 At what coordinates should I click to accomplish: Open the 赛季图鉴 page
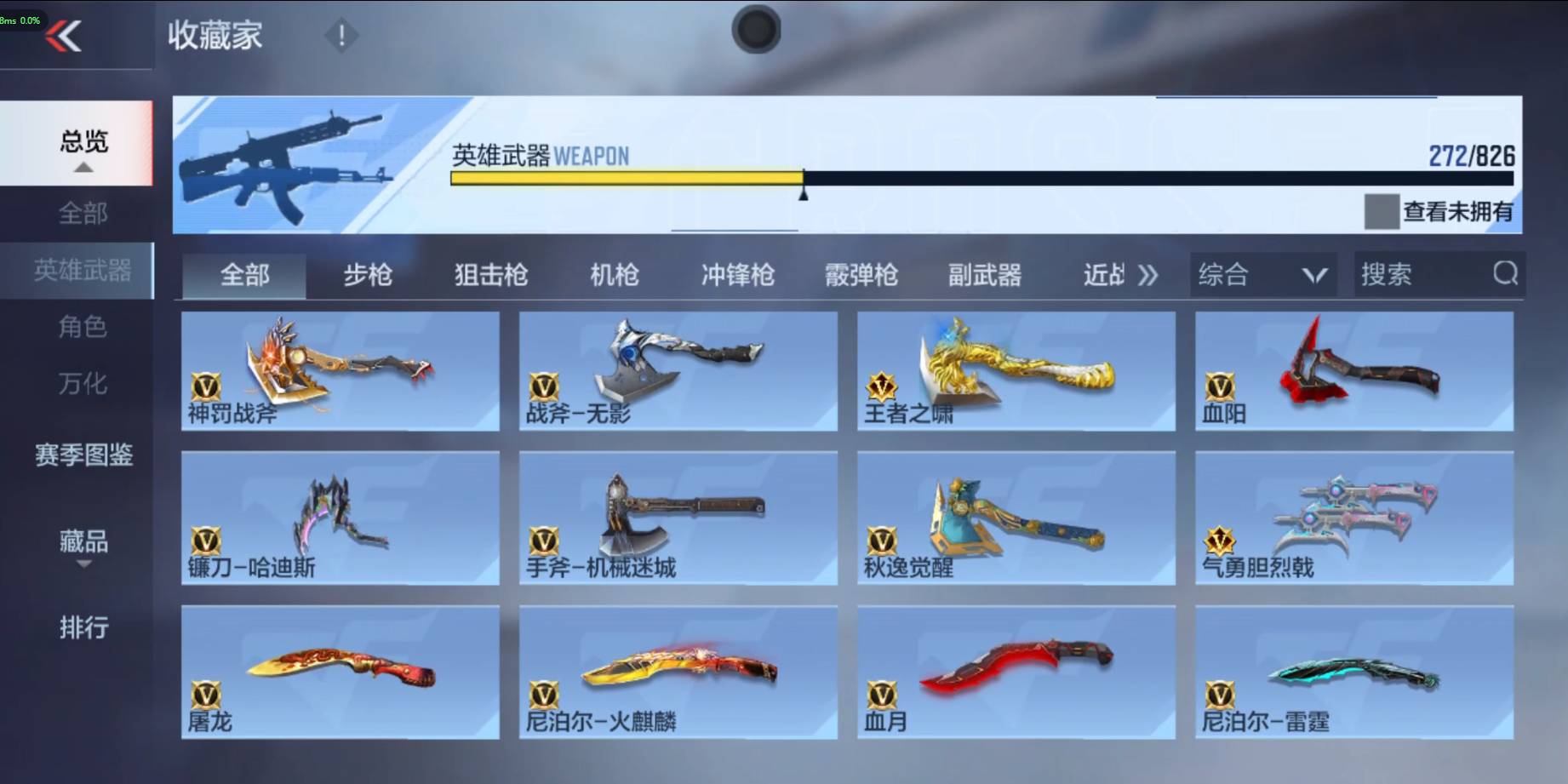pos(83,457)
